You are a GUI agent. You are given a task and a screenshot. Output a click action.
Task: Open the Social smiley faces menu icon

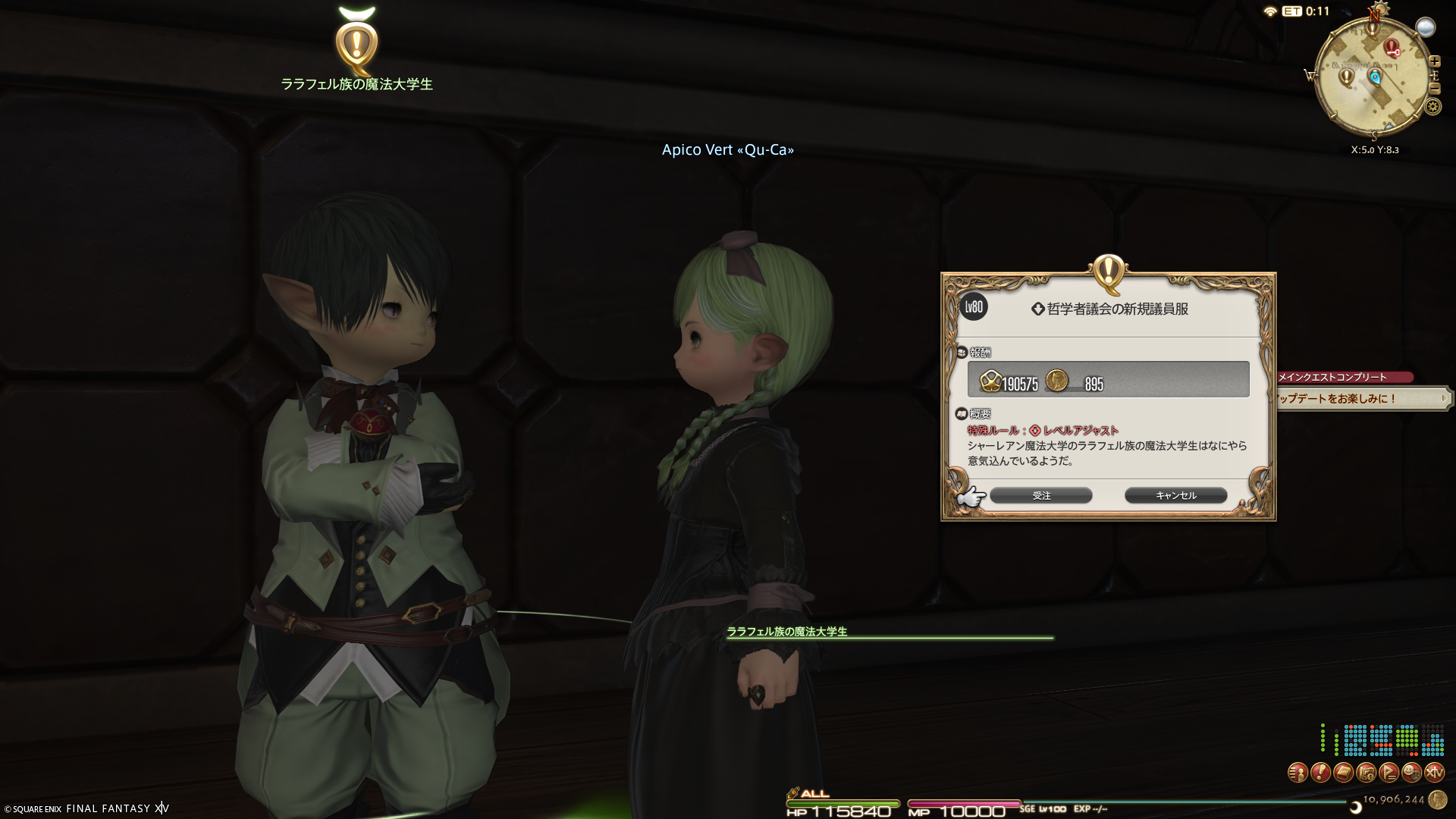pyautogui.click(x=1411, y=773)
